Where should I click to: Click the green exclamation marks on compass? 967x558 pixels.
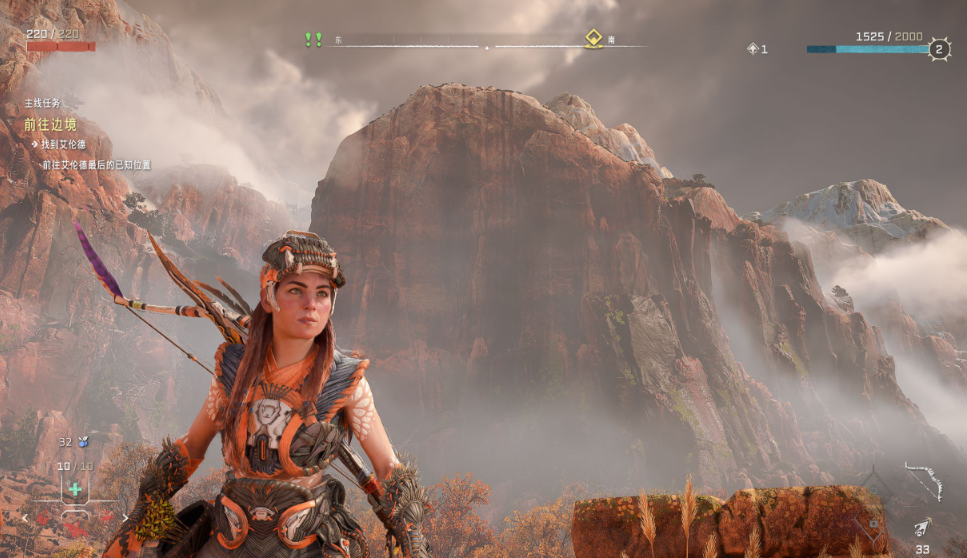(x=313, y=39)
